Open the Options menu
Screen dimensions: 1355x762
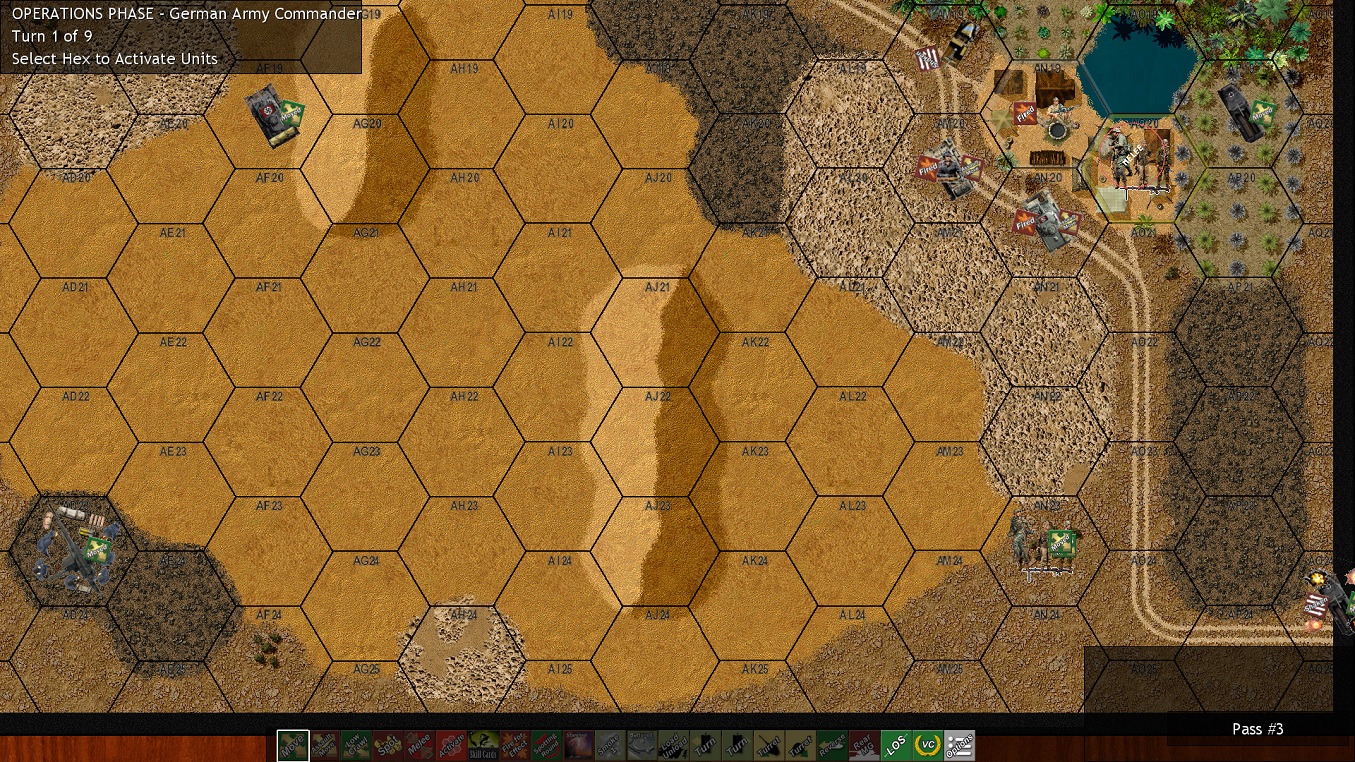click(958, 746)
